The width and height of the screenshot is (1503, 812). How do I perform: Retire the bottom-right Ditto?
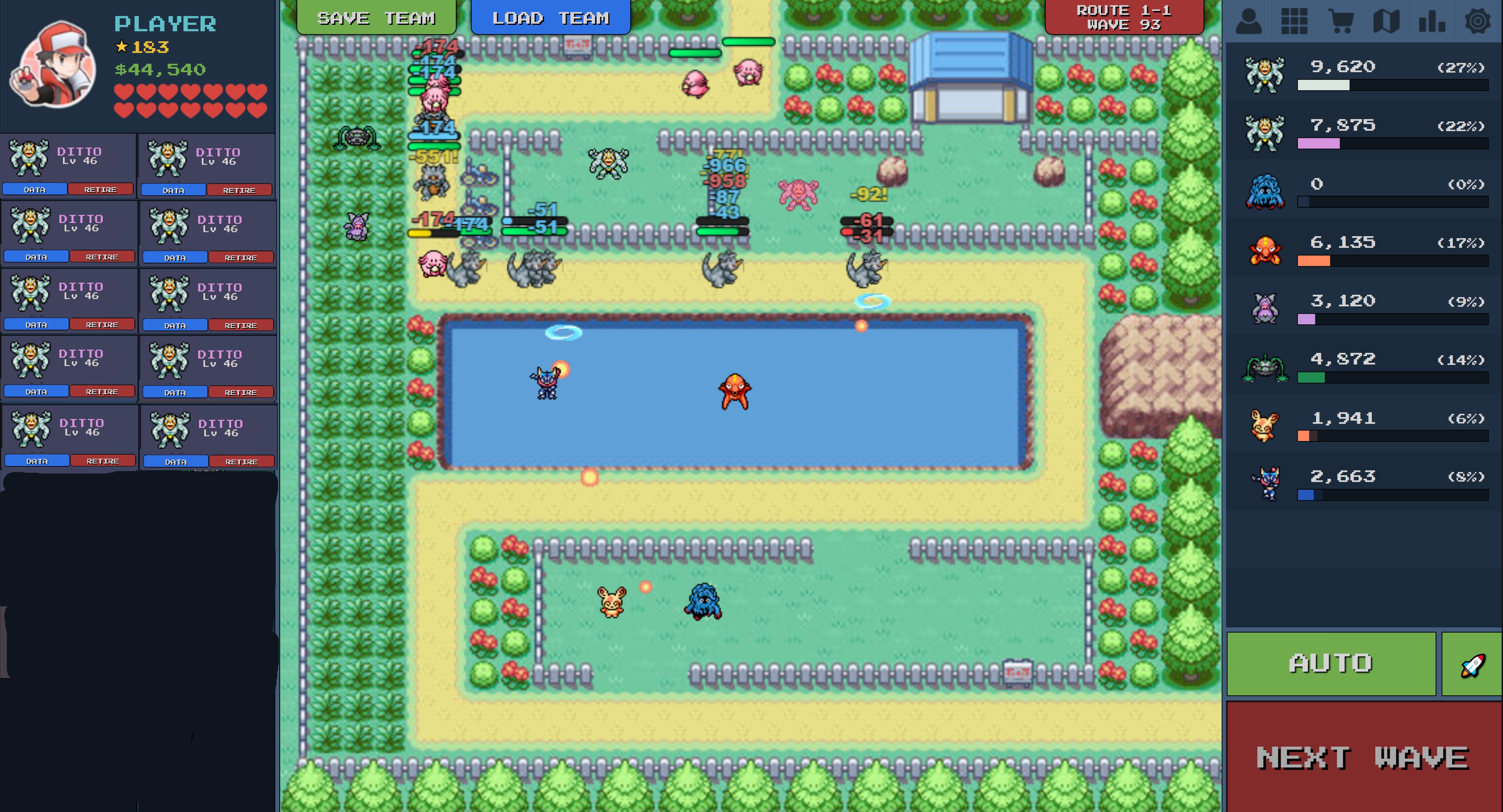(243, 461)
